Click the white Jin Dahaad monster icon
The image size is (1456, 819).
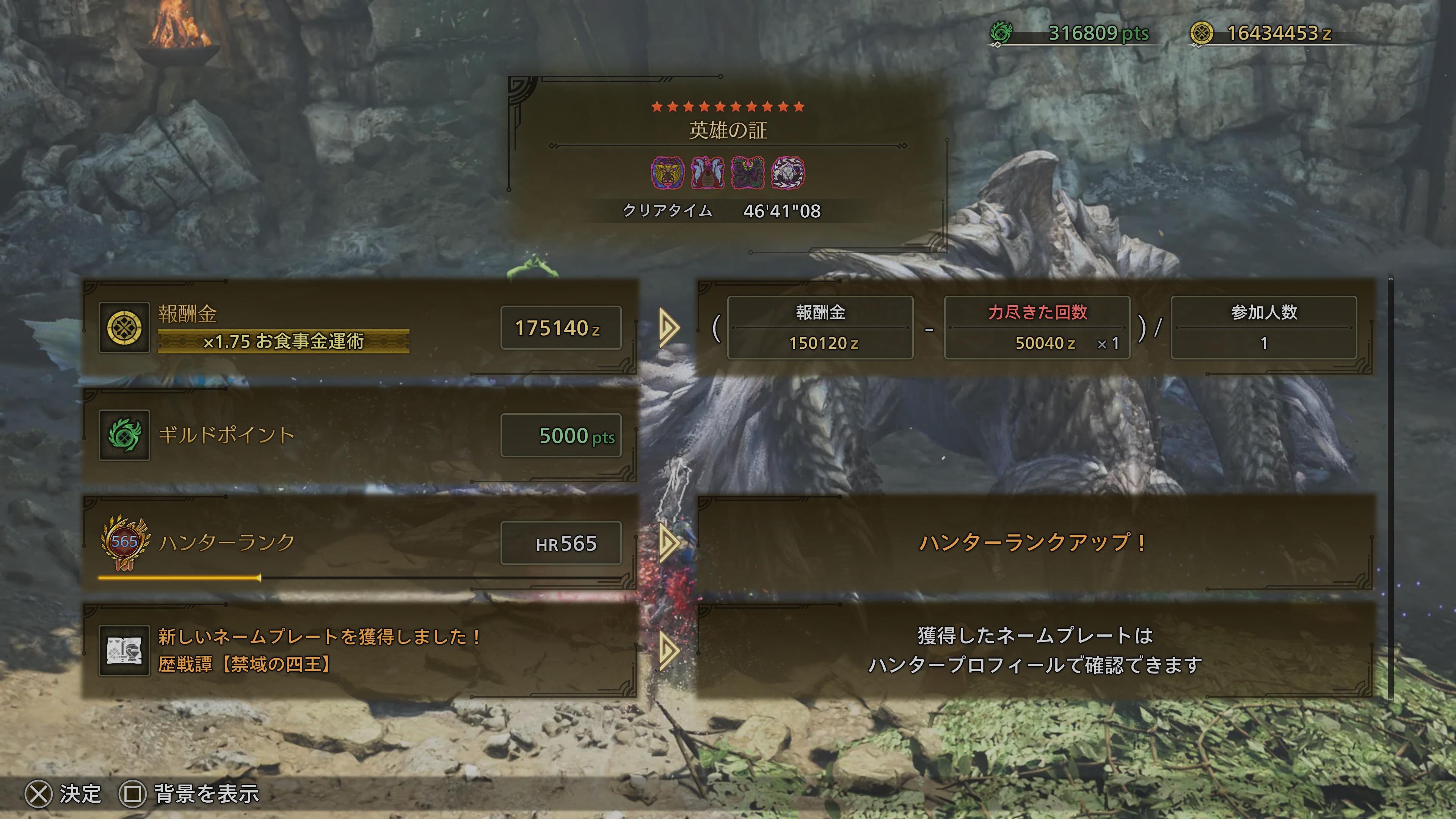788,173
